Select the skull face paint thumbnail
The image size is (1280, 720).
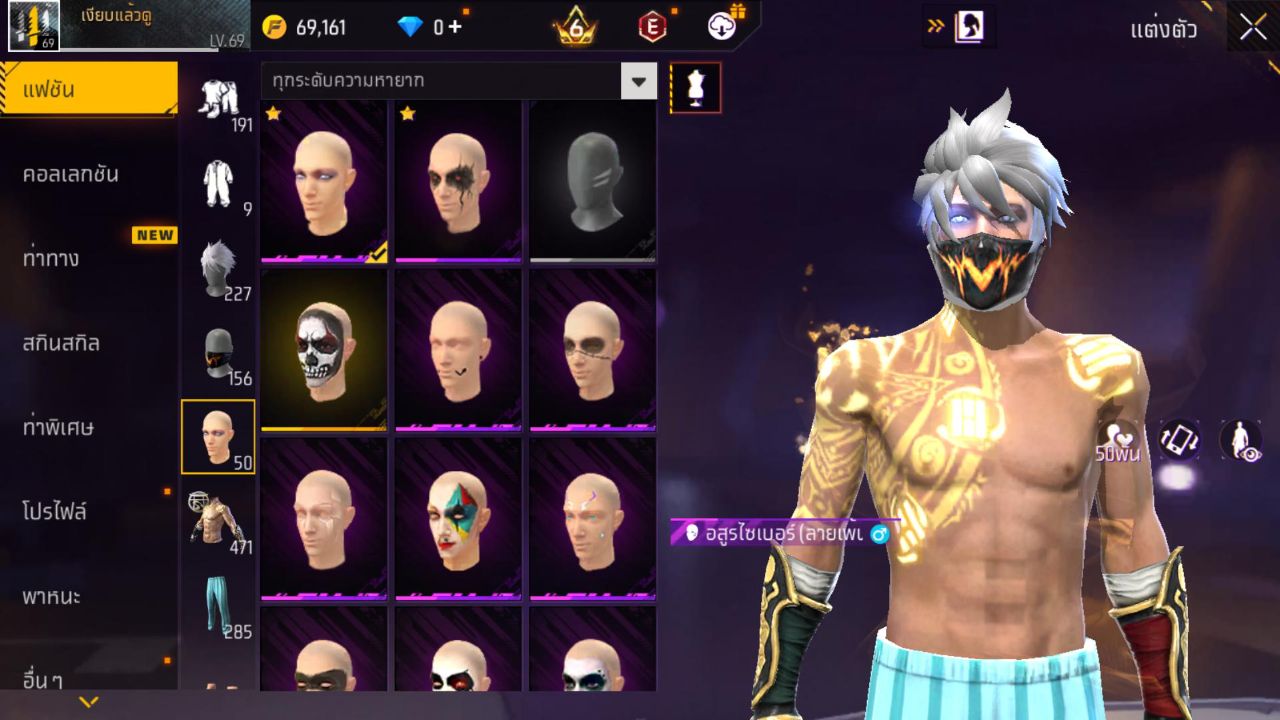[322, 348]
